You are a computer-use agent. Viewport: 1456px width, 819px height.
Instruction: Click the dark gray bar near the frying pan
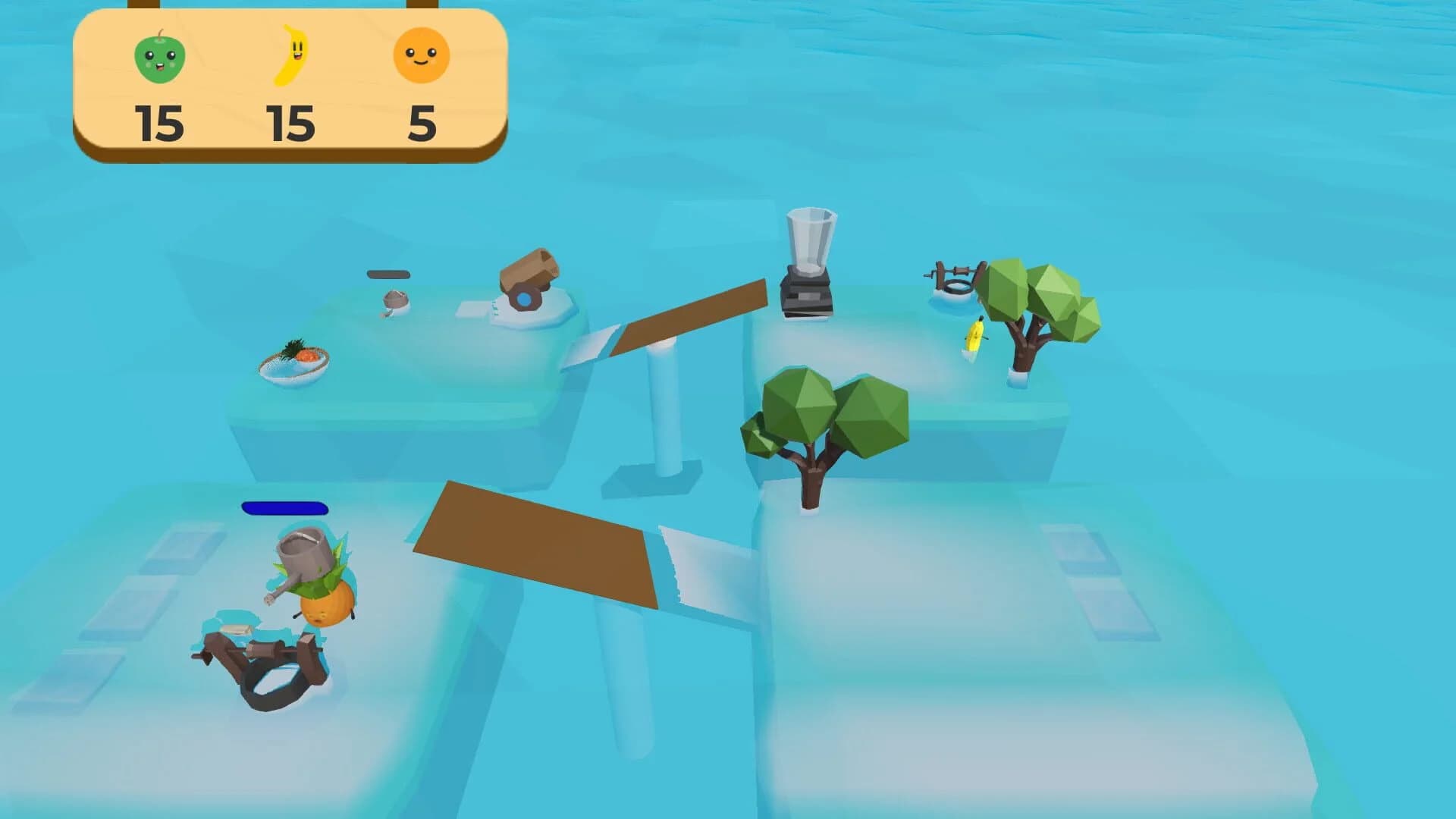[x=387, y=273]
